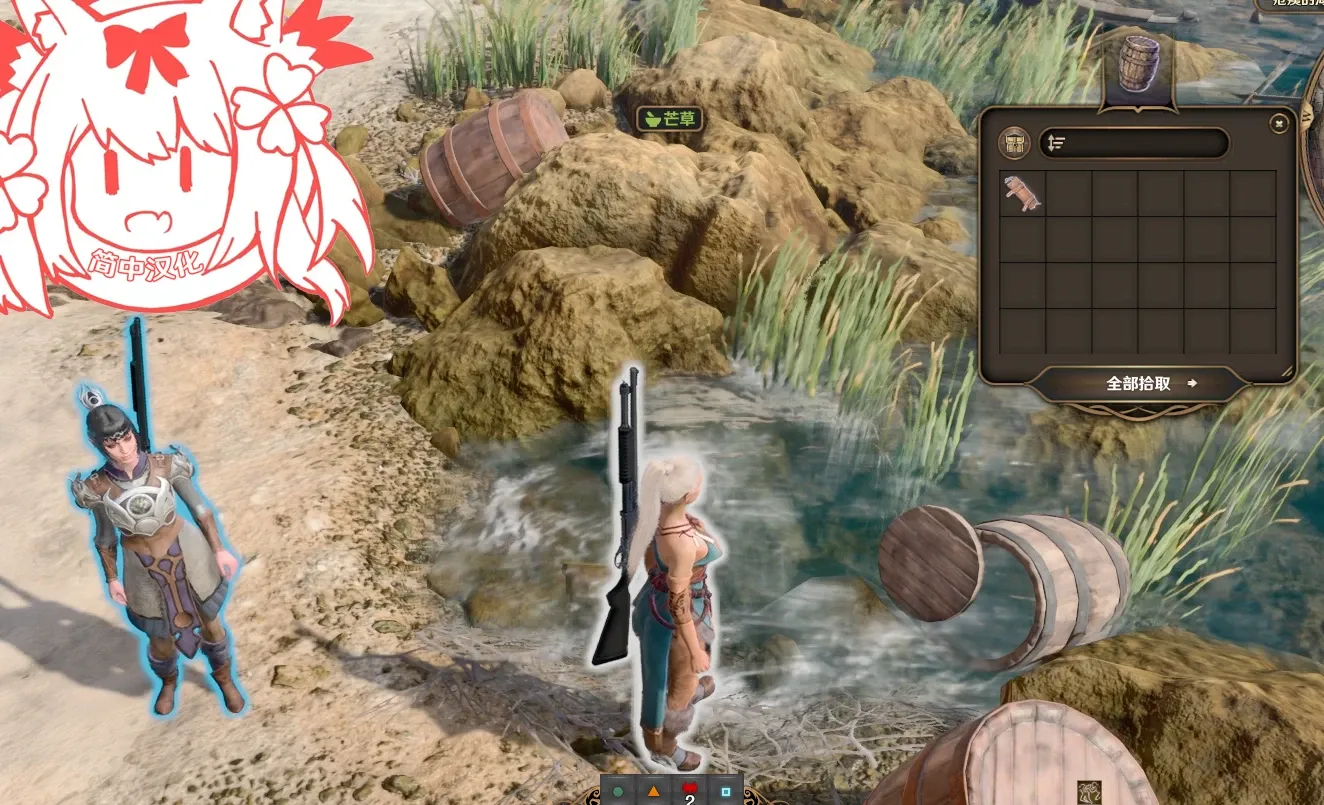This screenshot has width=1324, height=805.
Task: Click the sort and filter bar
Action: (1133, 143)
